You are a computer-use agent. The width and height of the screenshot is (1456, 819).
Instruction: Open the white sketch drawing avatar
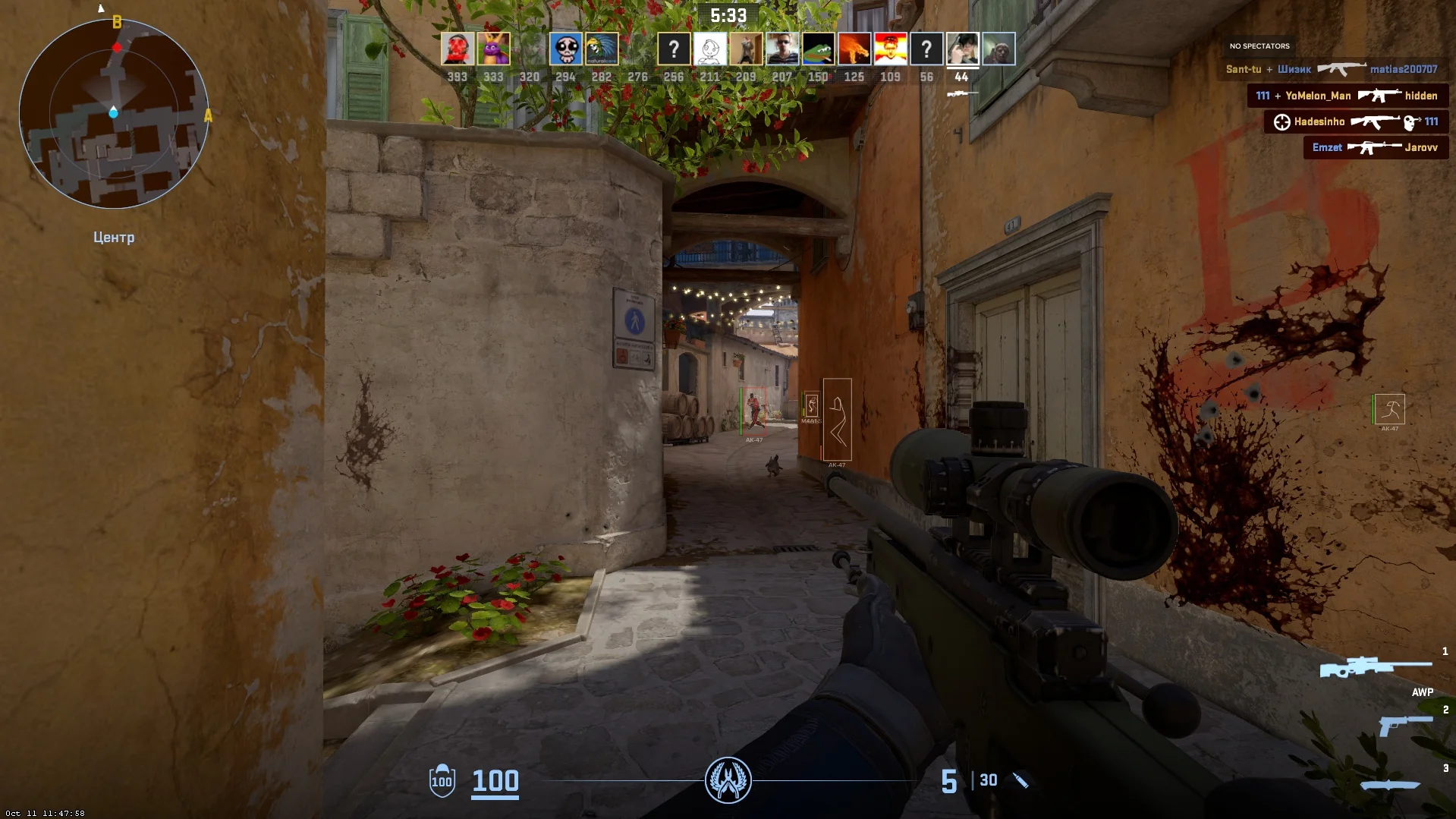point(710,49)
